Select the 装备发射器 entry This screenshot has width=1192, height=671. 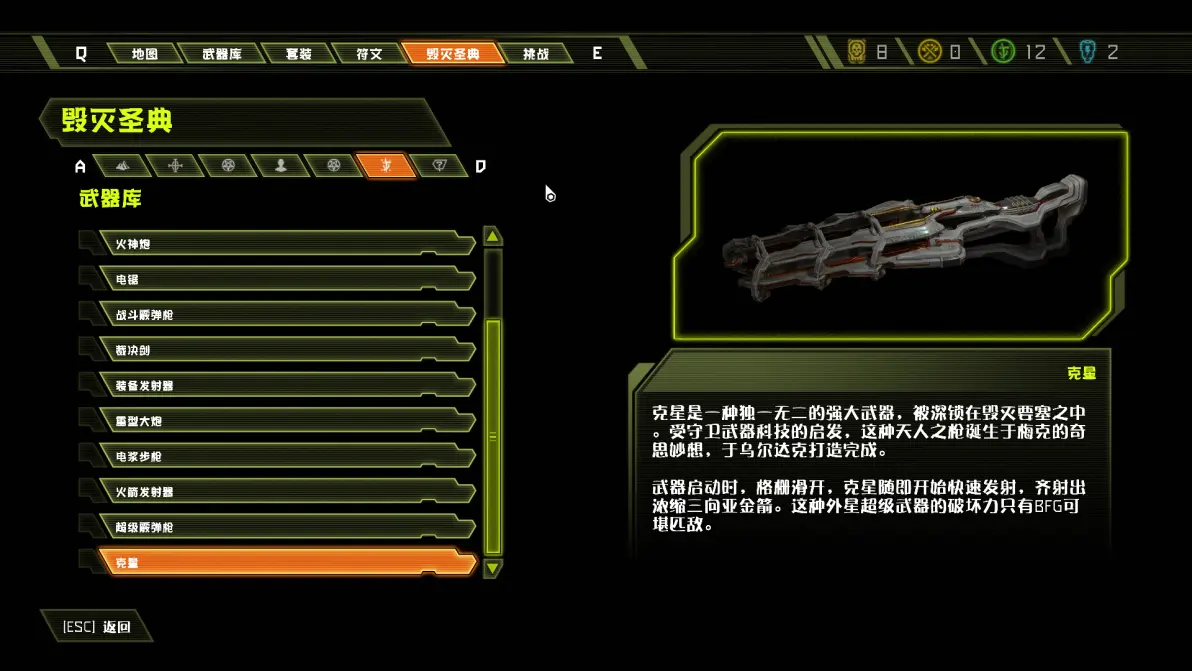click(x=285, y=386)
